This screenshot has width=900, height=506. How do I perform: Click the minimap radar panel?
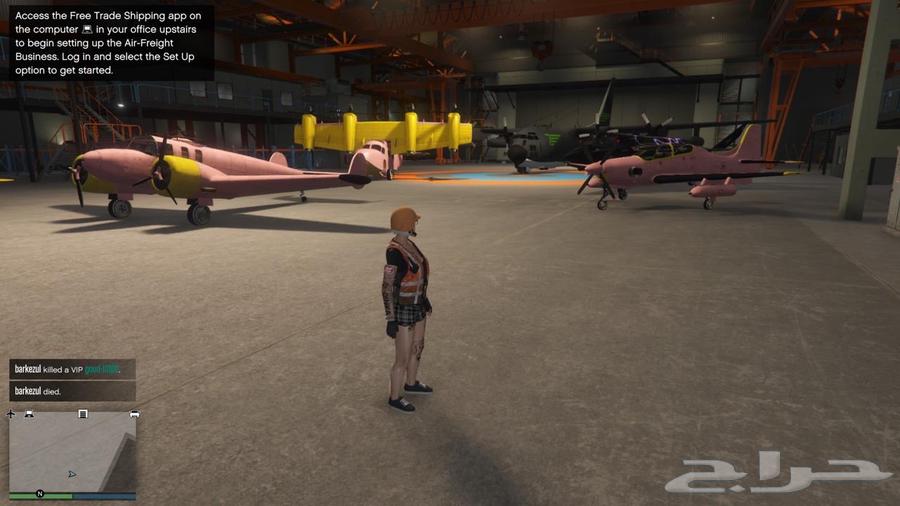click(72, 452)
